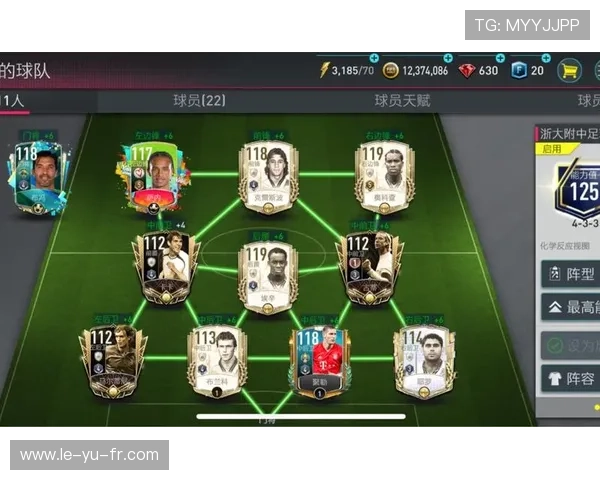Select the 11人 starting lineup tab
Image resolution: width=600 pixels, height=480 pixels.
(14, 100)
